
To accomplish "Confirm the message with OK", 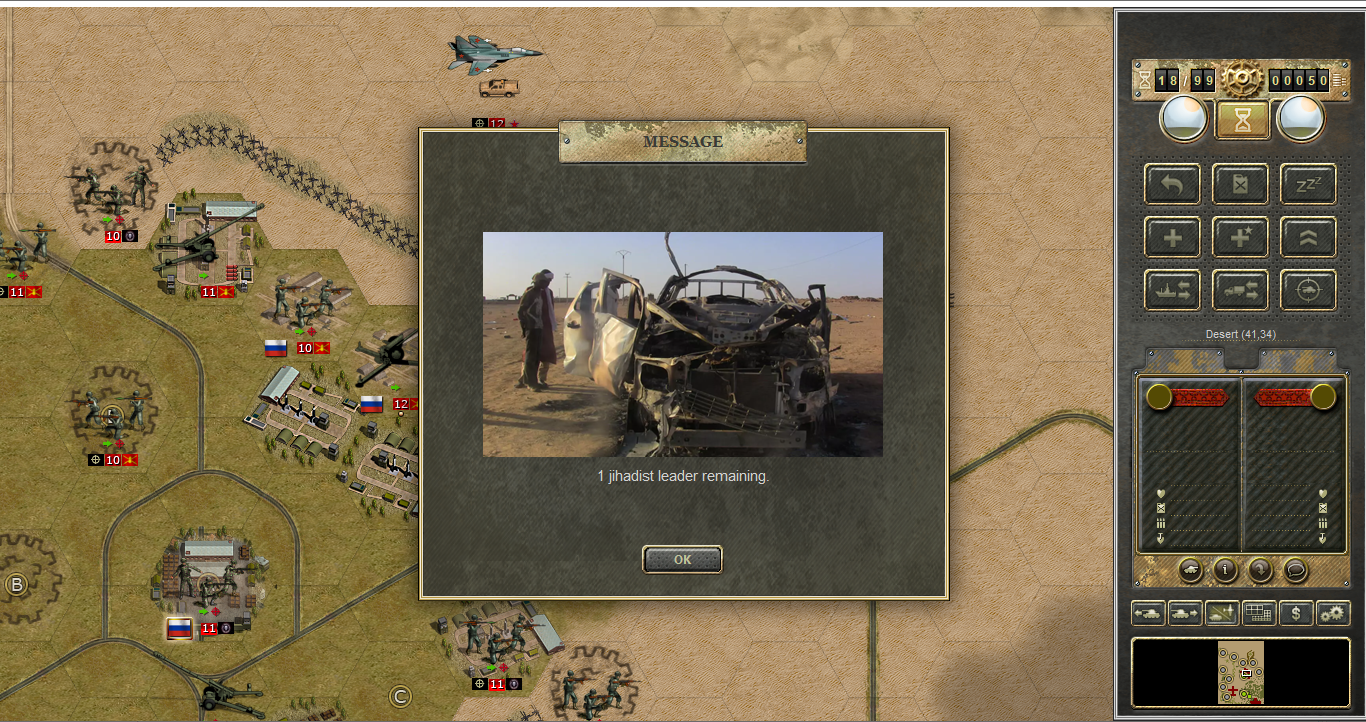I will pos(682,560).
